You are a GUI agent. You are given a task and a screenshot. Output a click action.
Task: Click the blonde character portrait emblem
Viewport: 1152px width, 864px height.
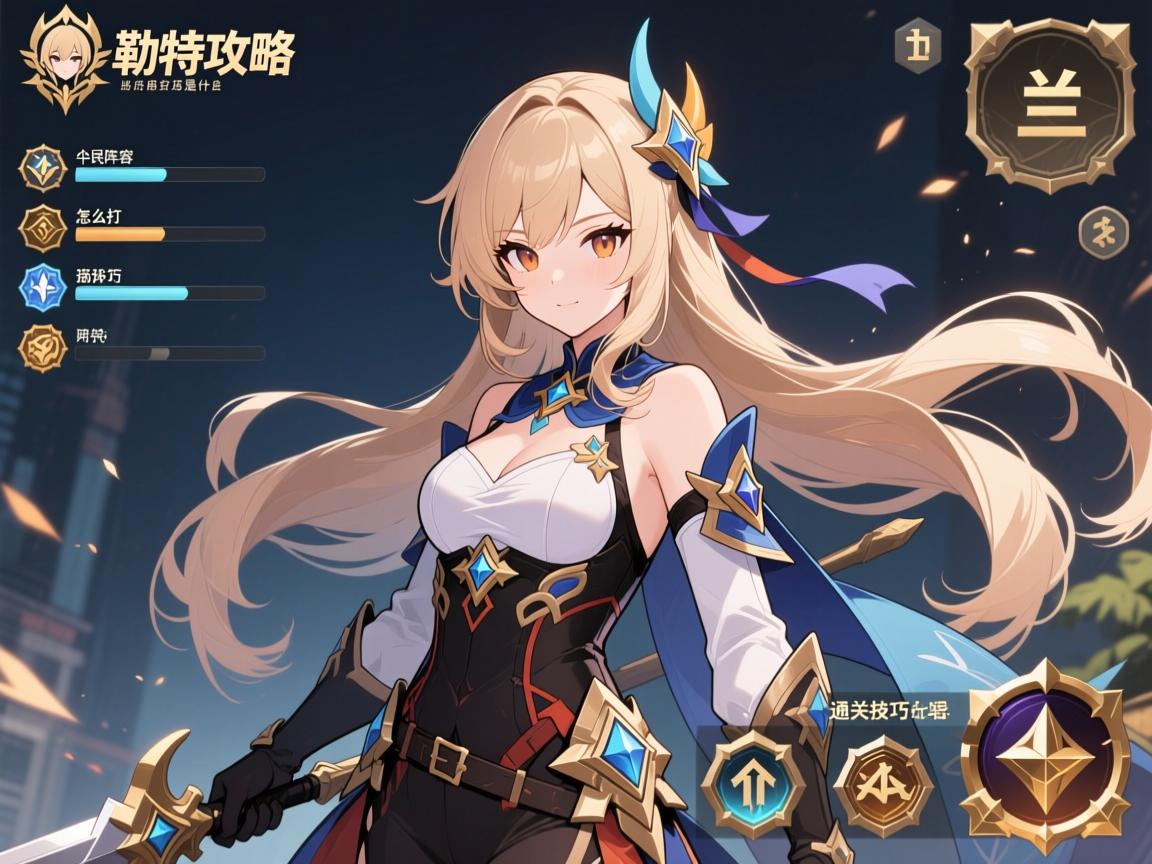pos(64,58)
